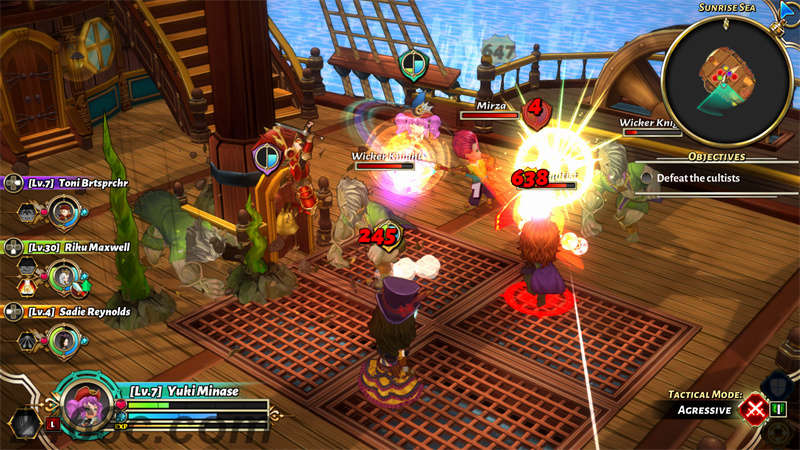
Task: Click the hexagonal skill slot beside Yuki's portrait
Action: click(x=23, y=424)
